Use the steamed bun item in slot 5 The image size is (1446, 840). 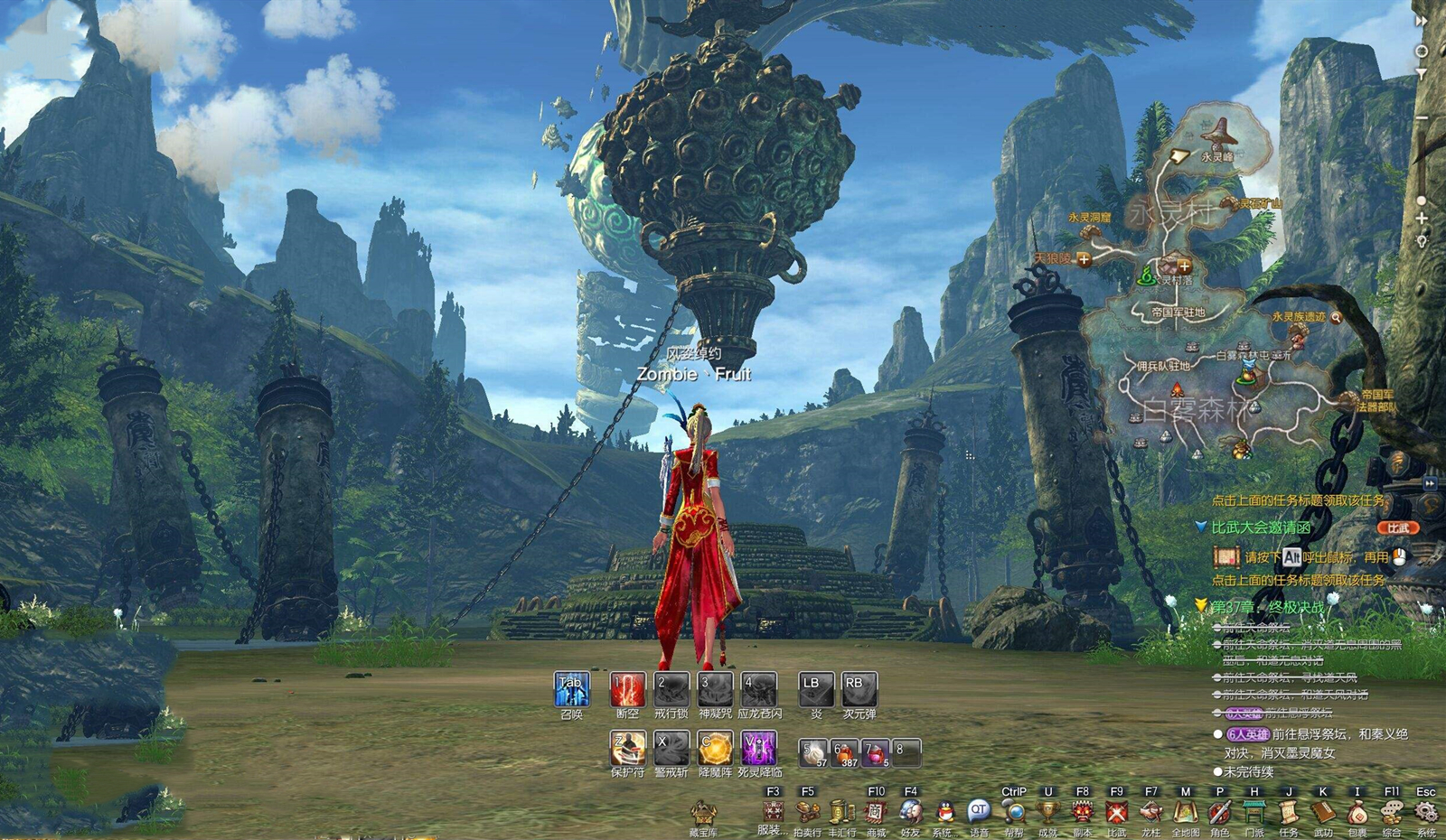coord(814,752)
